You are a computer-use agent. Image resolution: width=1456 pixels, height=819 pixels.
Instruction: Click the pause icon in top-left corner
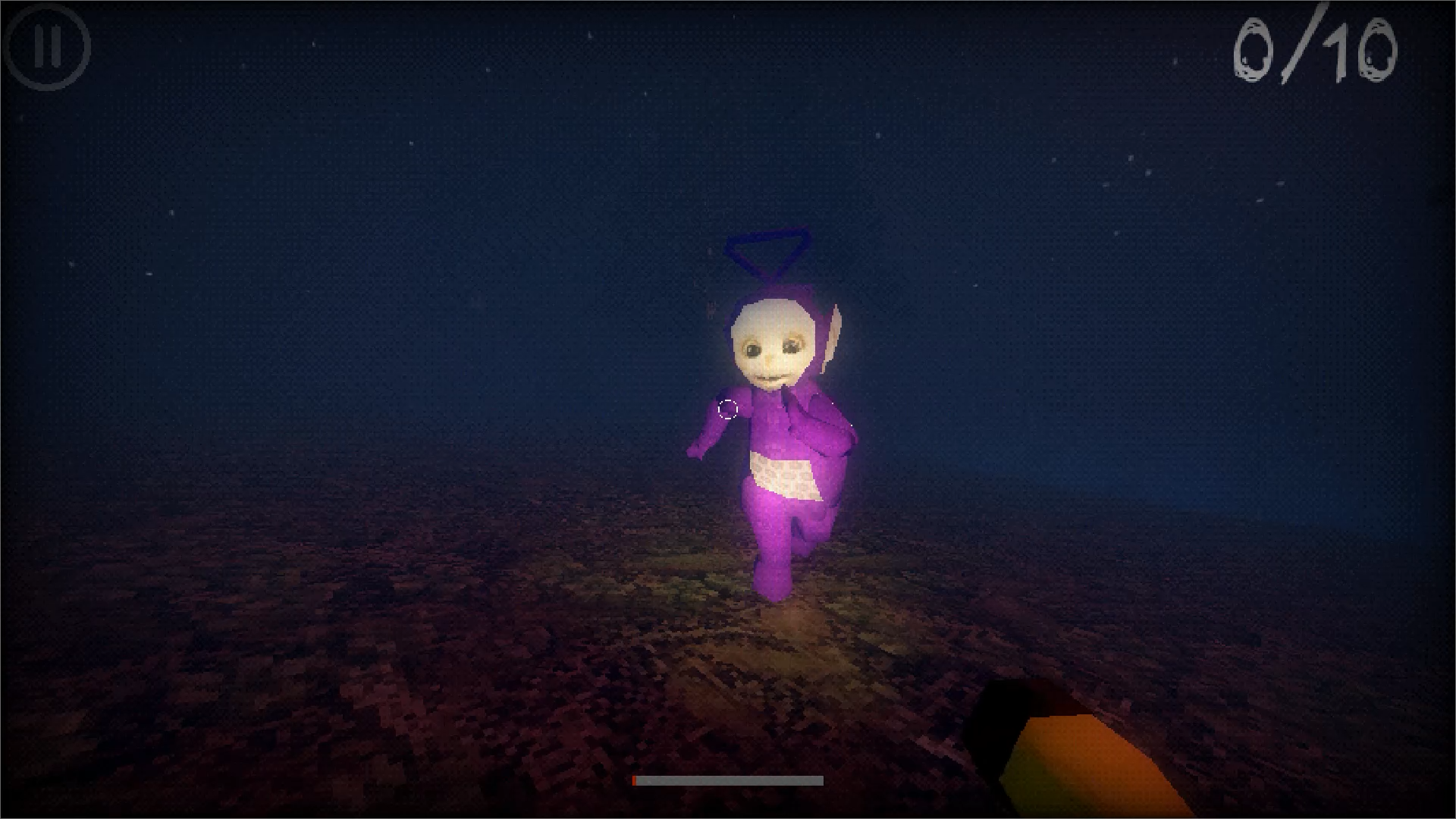click(48, 48)
